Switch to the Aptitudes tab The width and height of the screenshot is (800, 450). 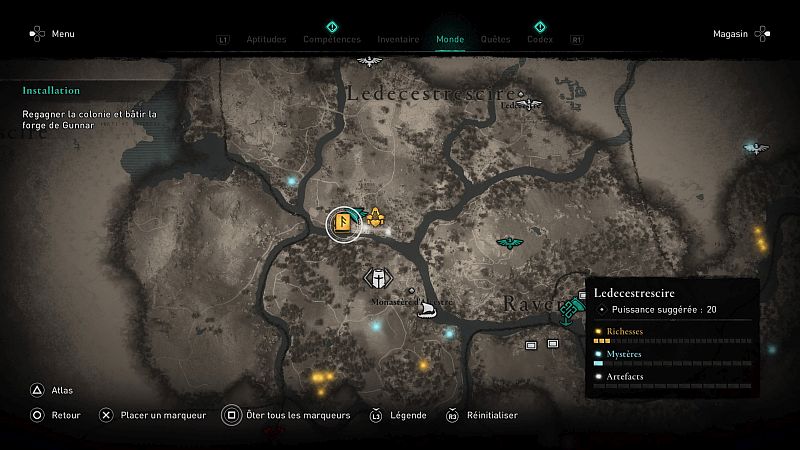click(x=265, y=40)
